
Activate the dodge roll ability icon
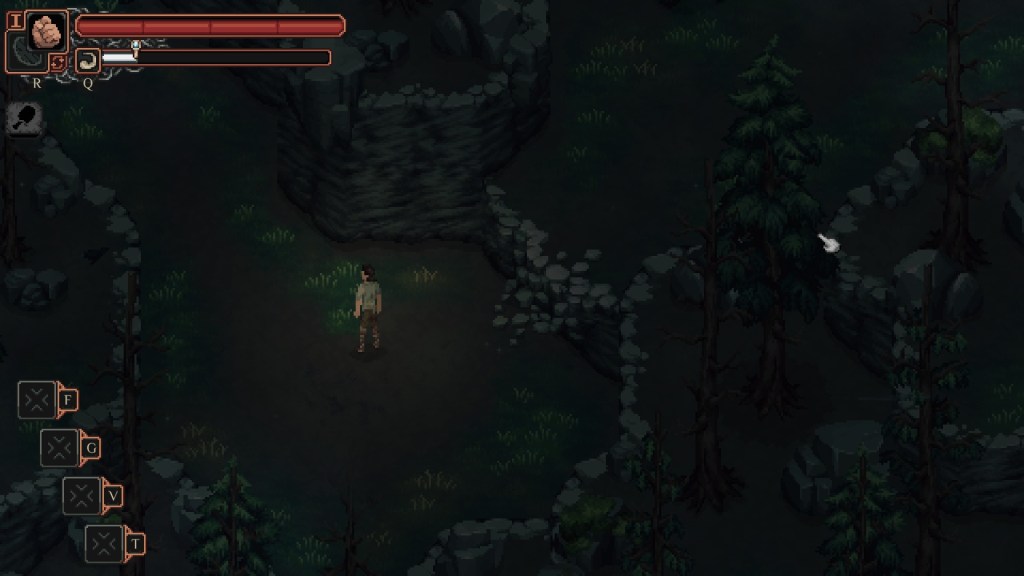(88, 60)
